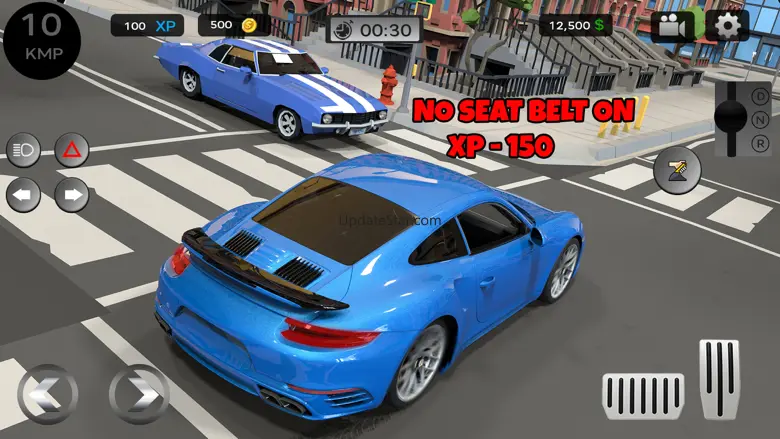Open the settings gear menu
780x439 pixels.
(728, 26)
